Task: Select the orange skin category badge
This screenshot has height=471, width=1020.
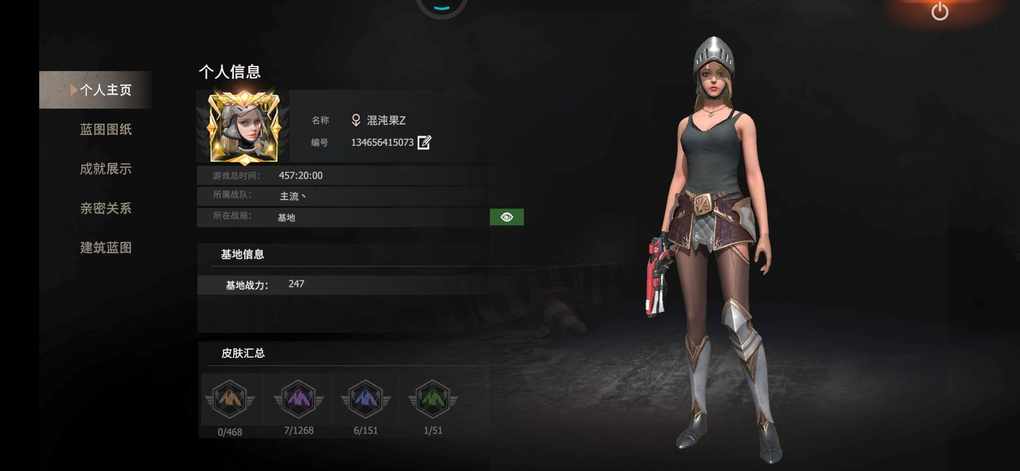Action: point(231,400)
